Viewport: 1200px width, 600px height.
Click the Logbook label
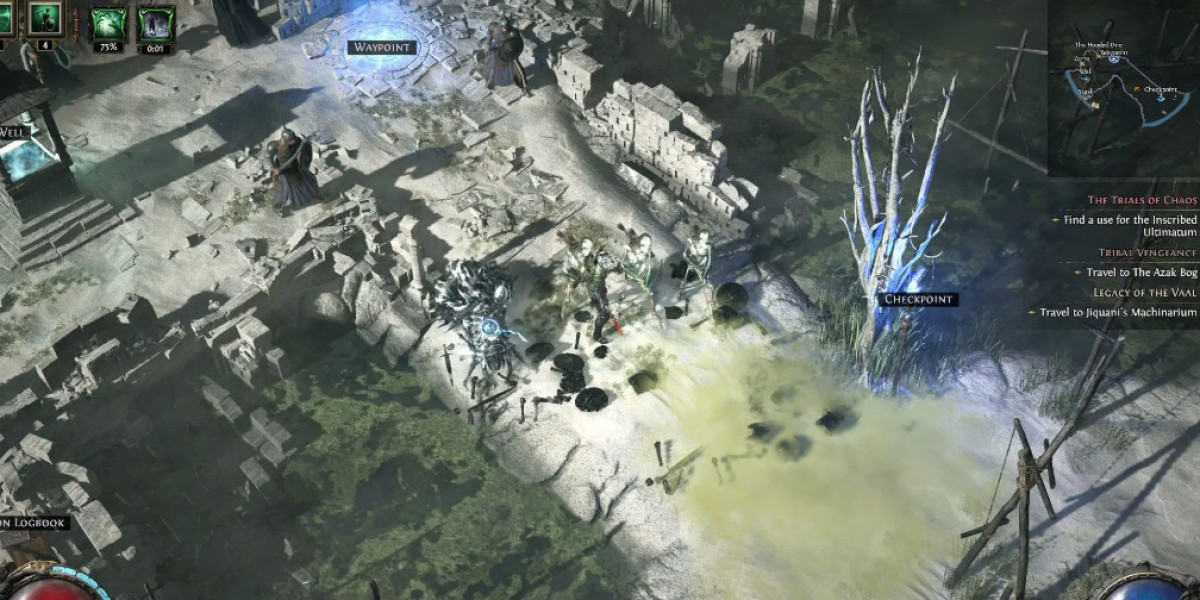coord(34,522)
